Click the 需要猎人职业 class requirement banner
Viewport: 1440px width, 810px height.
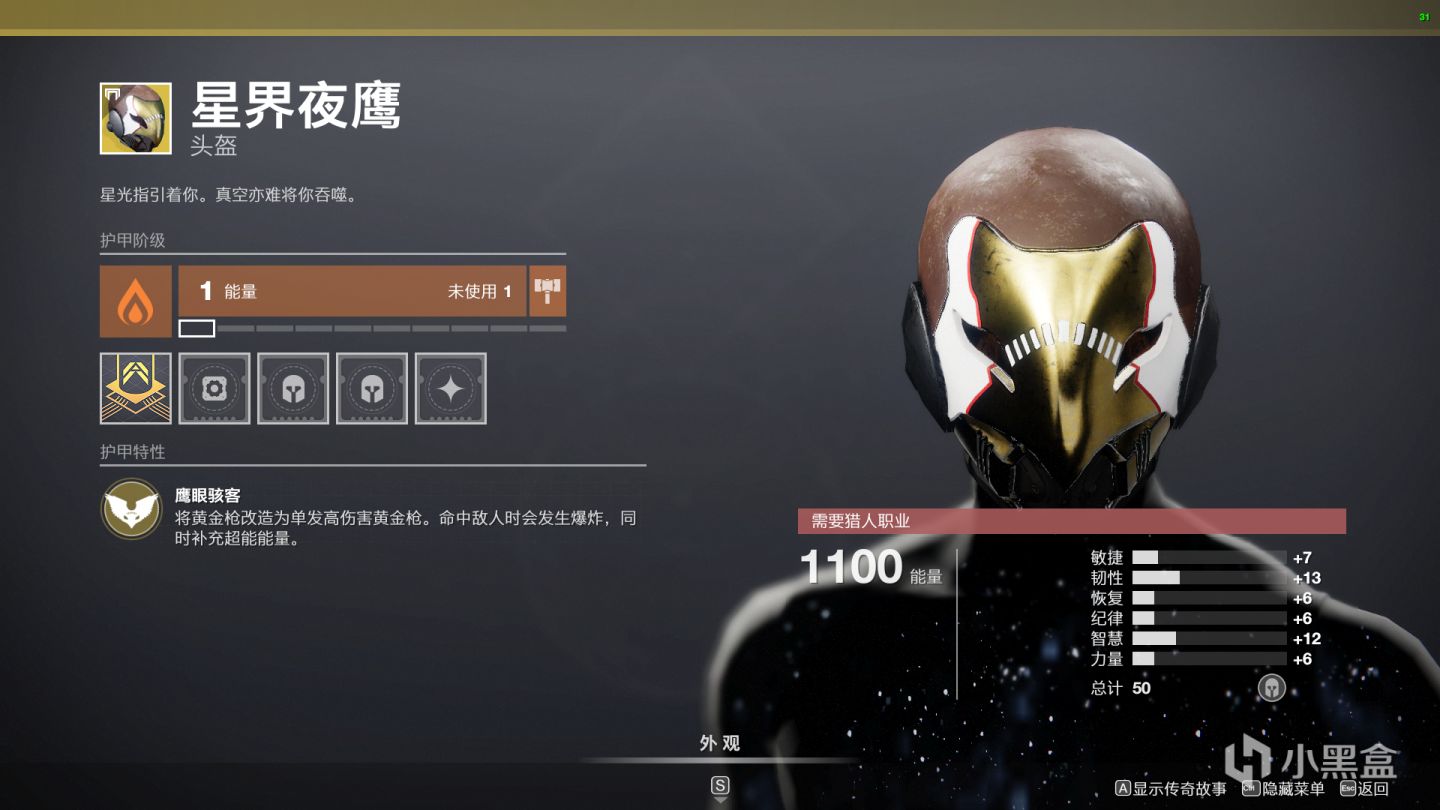tap(1071, 519)
